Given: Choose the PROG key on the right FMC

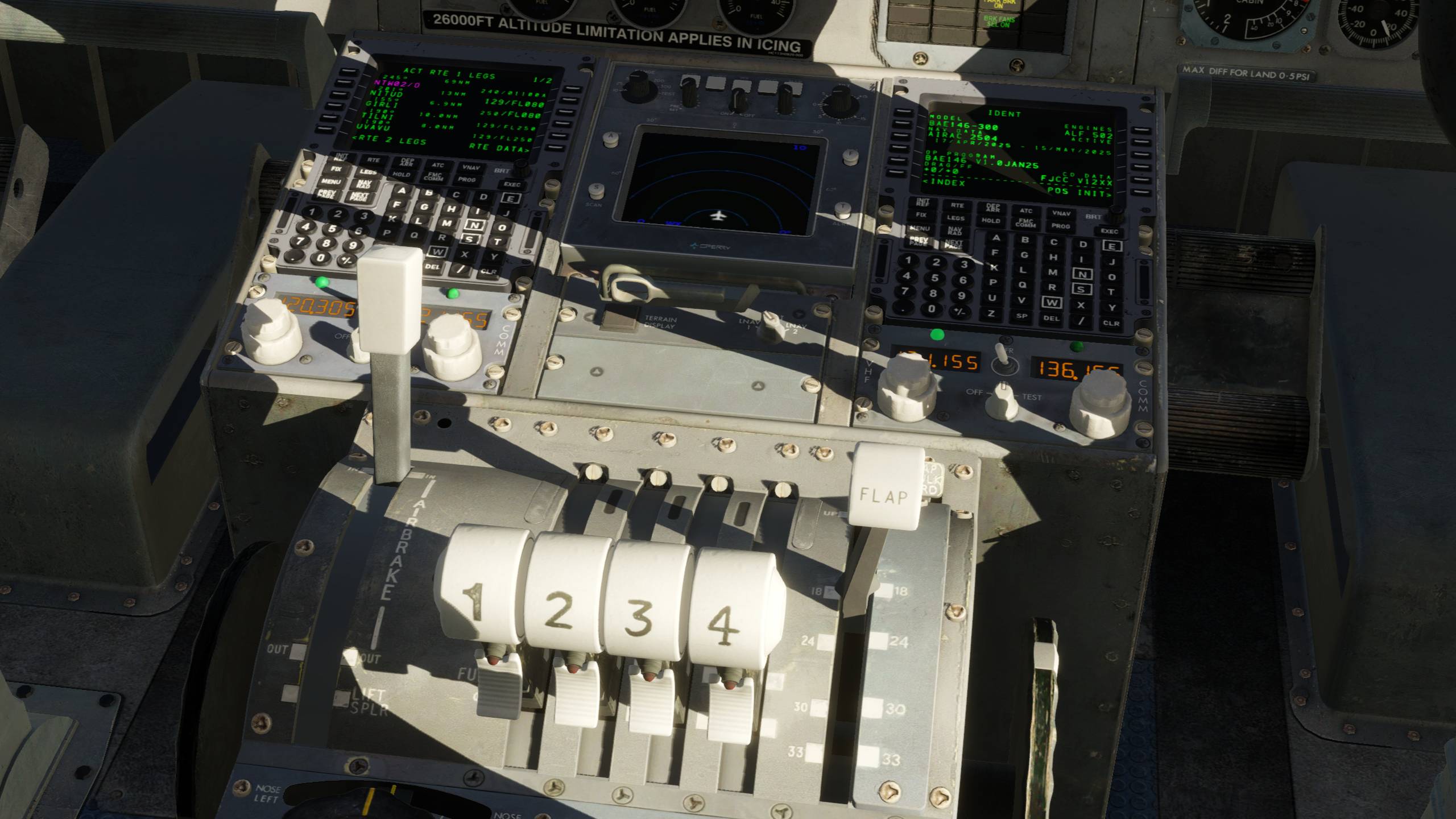Looking at the screenshot, I should [x=1061, y=226].
